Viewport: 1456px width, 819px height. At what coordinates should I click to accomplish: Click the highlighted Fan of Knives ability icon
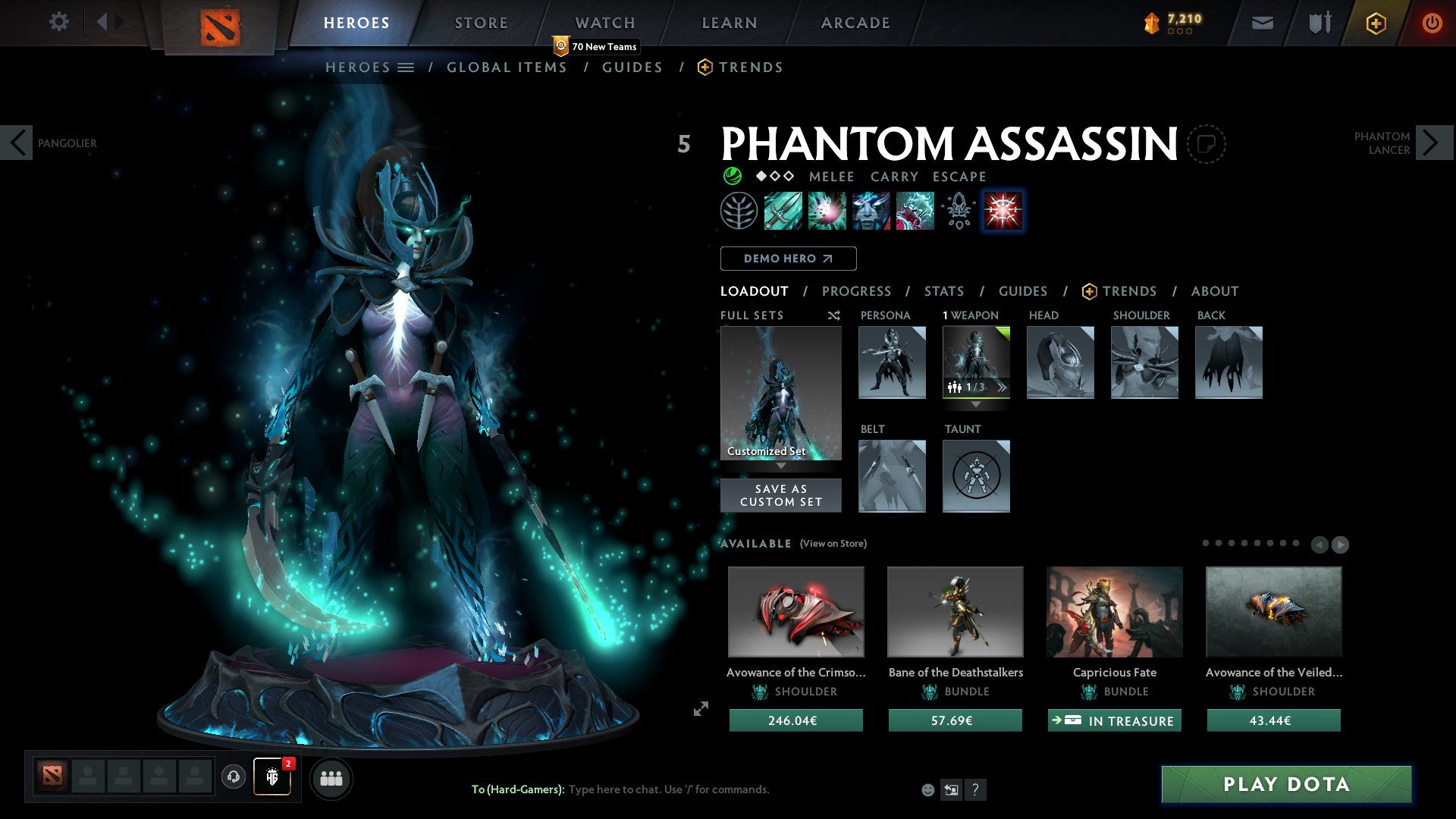point(1003,211)
